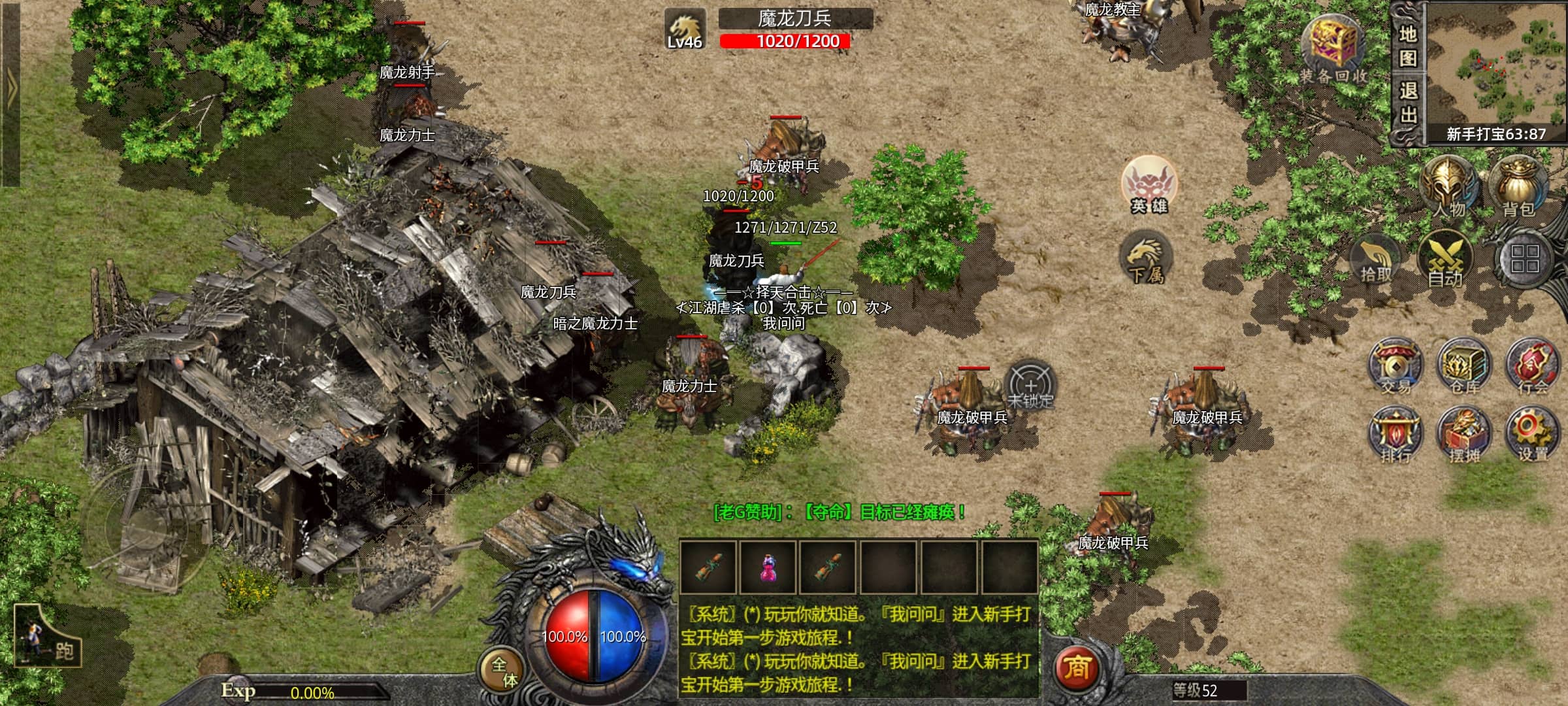Viewport: 1568px width, 706px height.
Task: Tap the target lock crosshair (未锁定)
Action: coord(1030,386)
